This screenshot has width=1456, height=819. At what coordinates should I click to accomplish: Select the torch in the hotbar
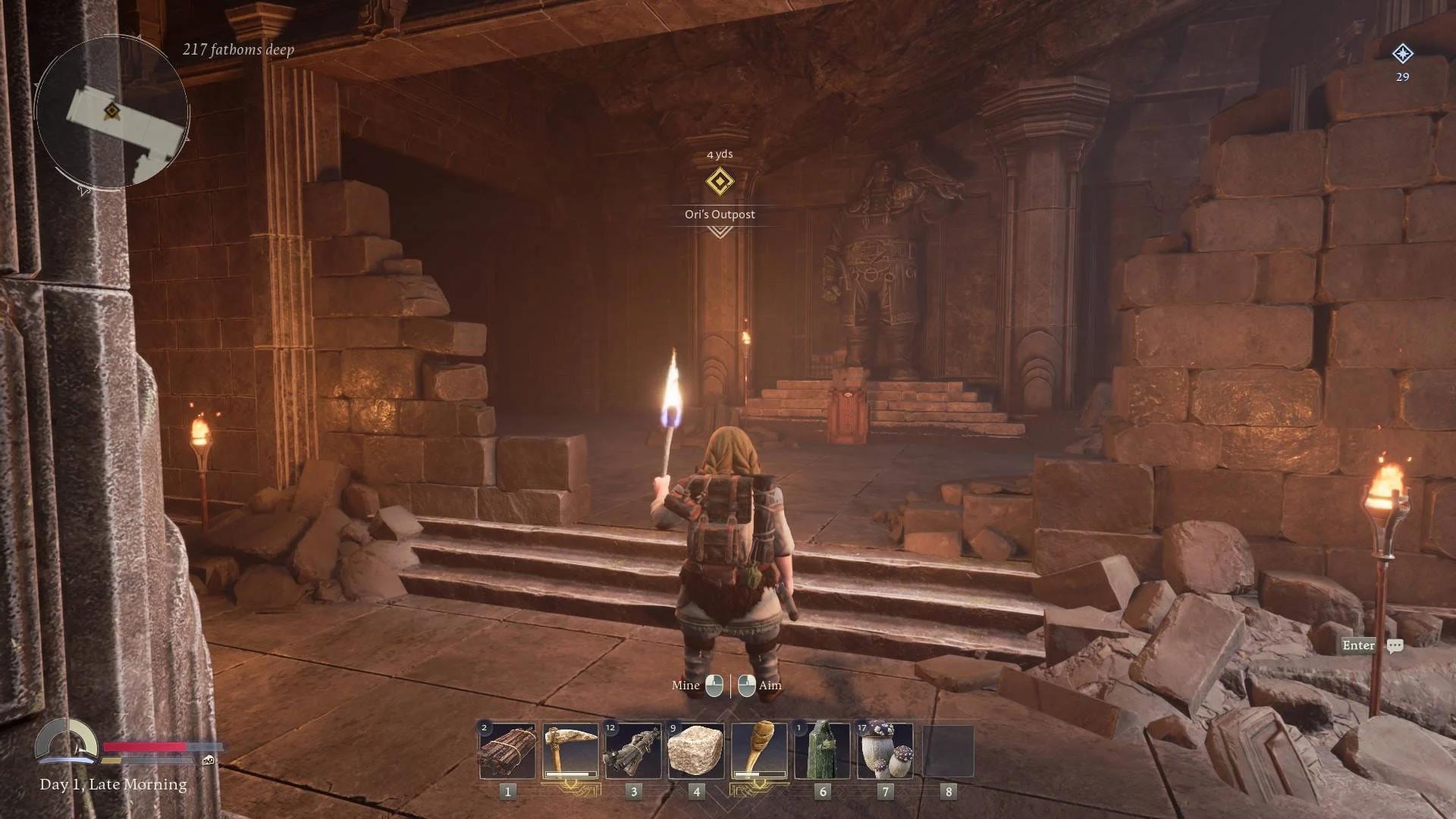click(x=759, y=751)
